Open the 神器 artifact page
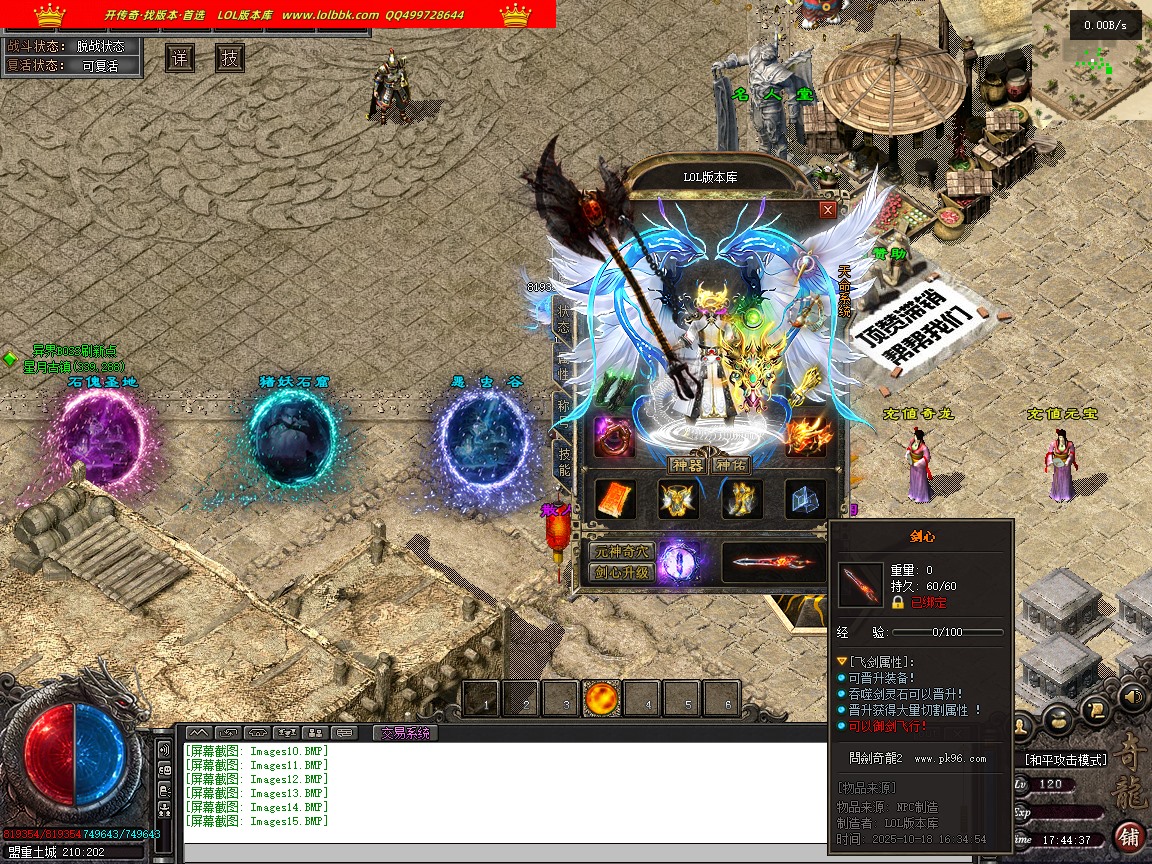 pos(687,465)
